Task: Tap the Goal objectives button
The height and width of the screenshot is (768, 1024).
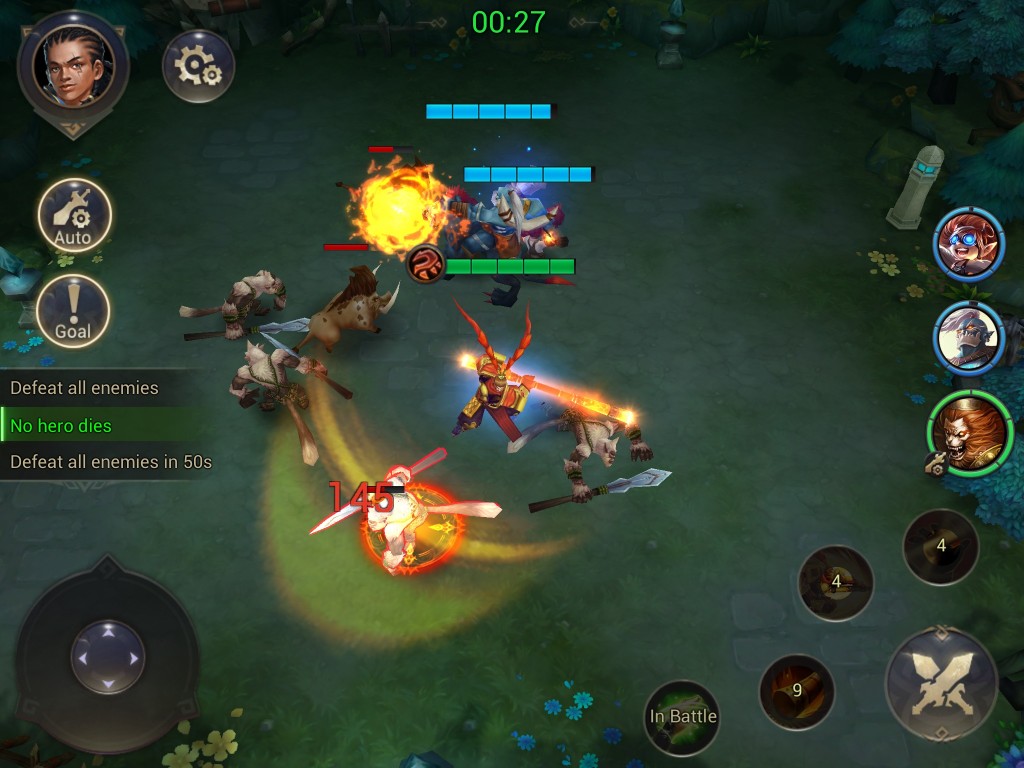Action: tap(73, 311)
